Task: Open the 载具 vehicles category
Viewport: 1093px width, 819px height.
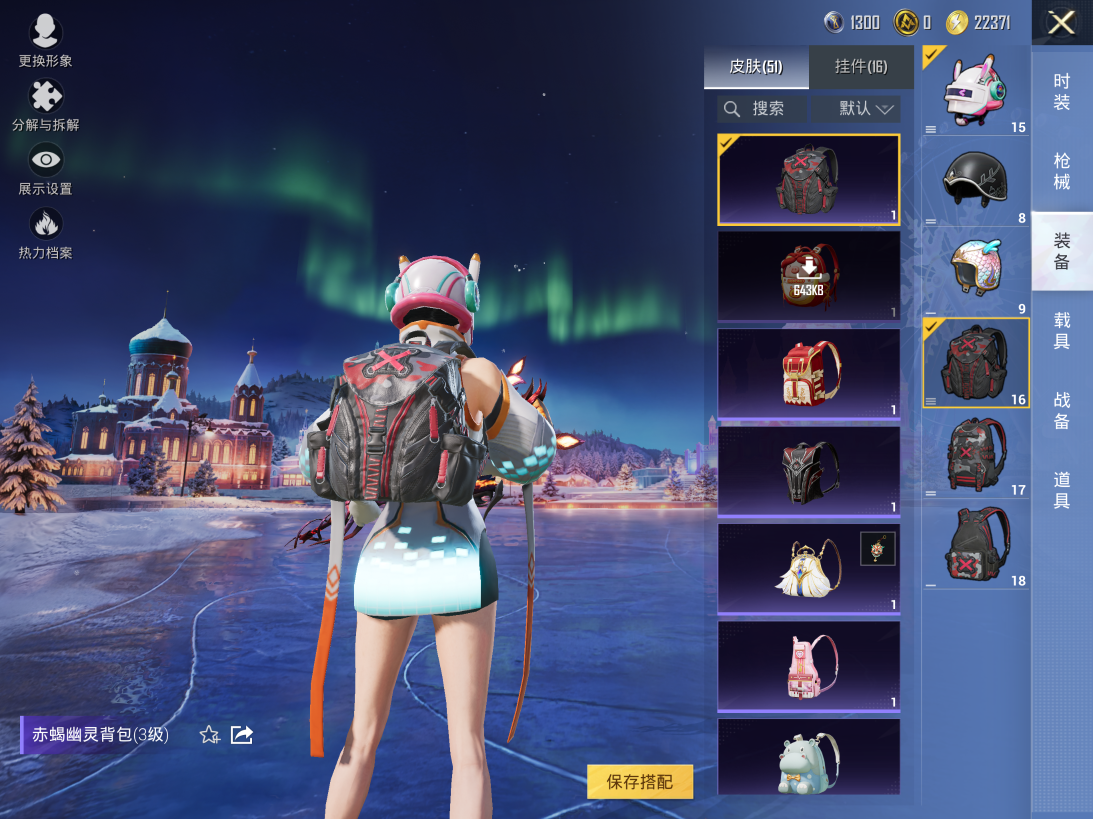Action: [1062, 330]
